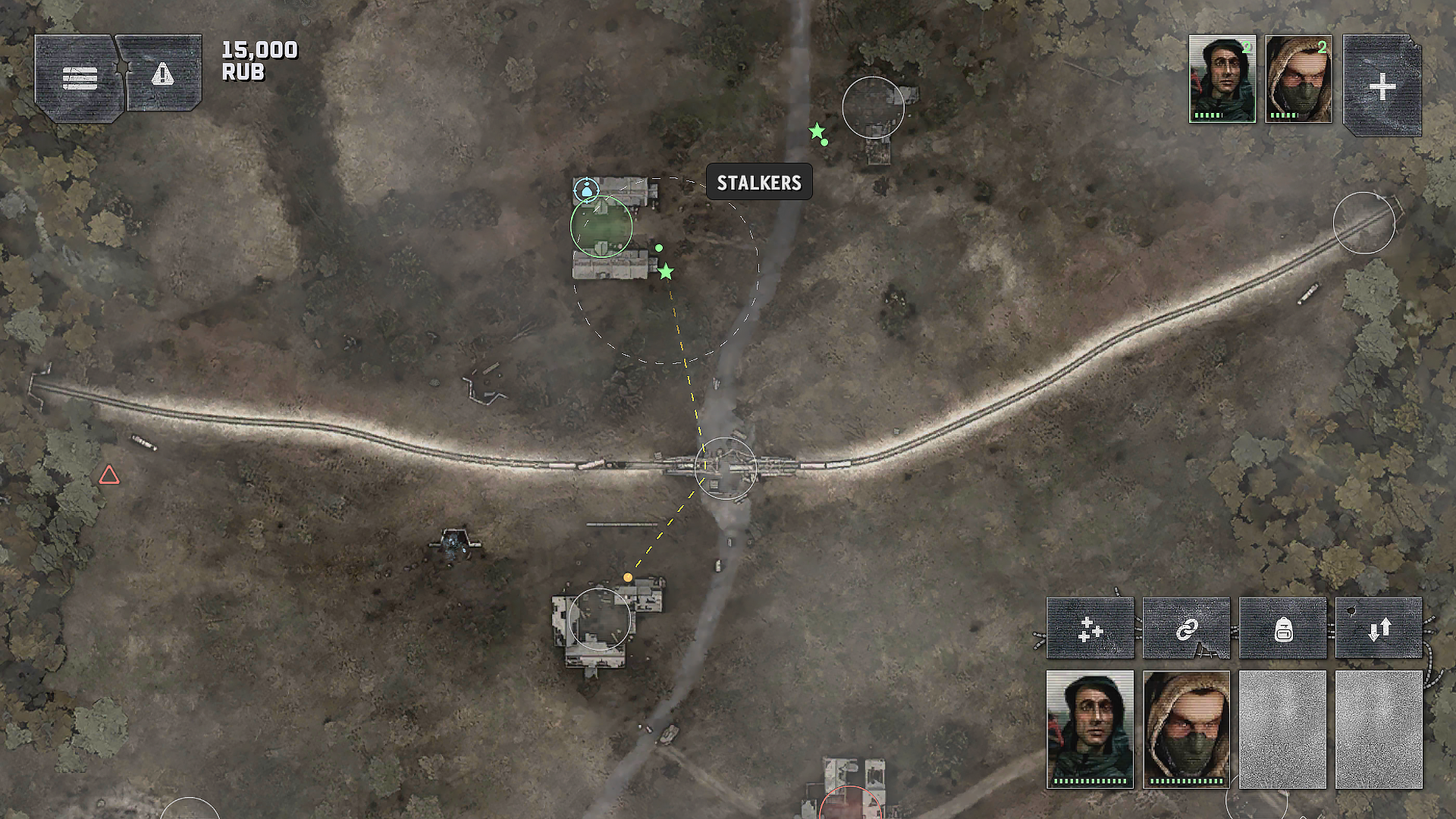Select the green star marker near the top road
The width and height of the screenshot is (1456, 819).
(x=815, y=130)
